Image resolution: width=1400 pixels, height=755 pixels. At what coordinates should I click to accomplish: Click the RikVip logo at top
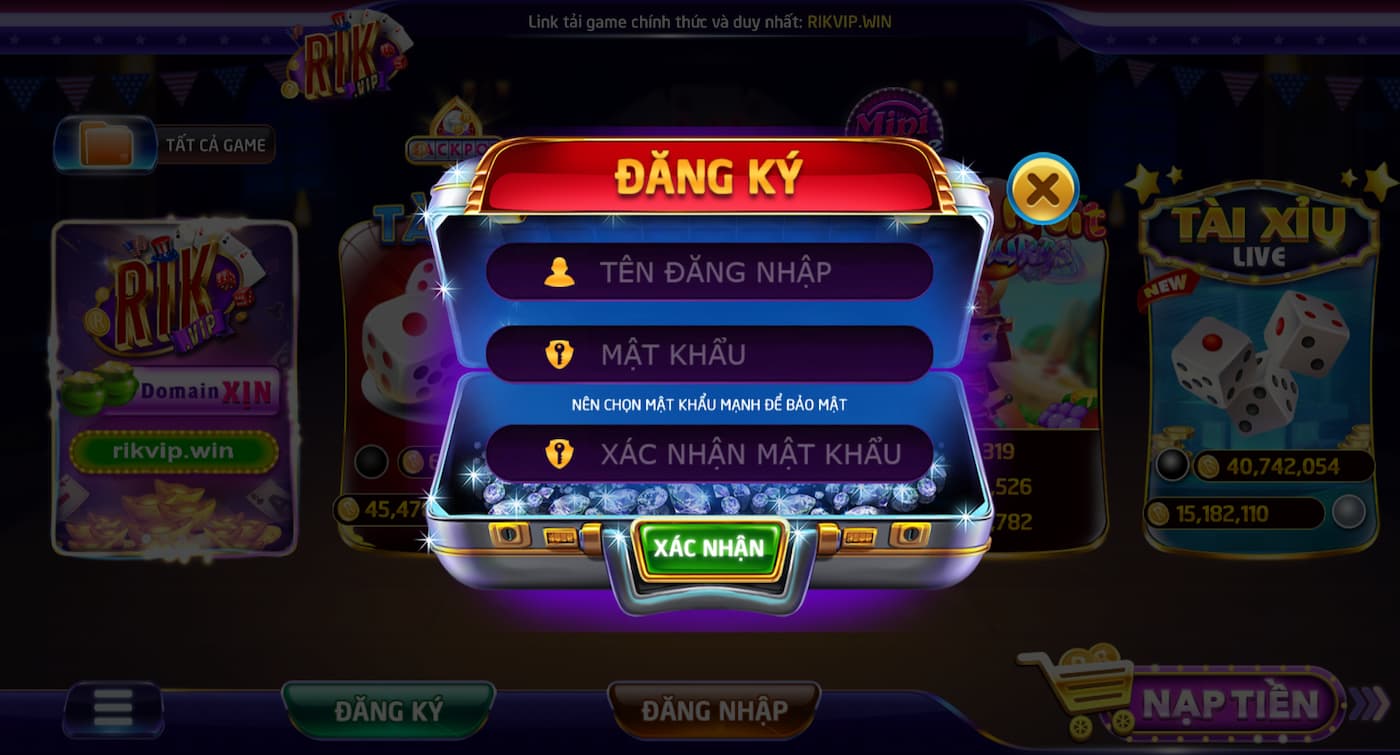pyautogui.click(x=345, y=58)
